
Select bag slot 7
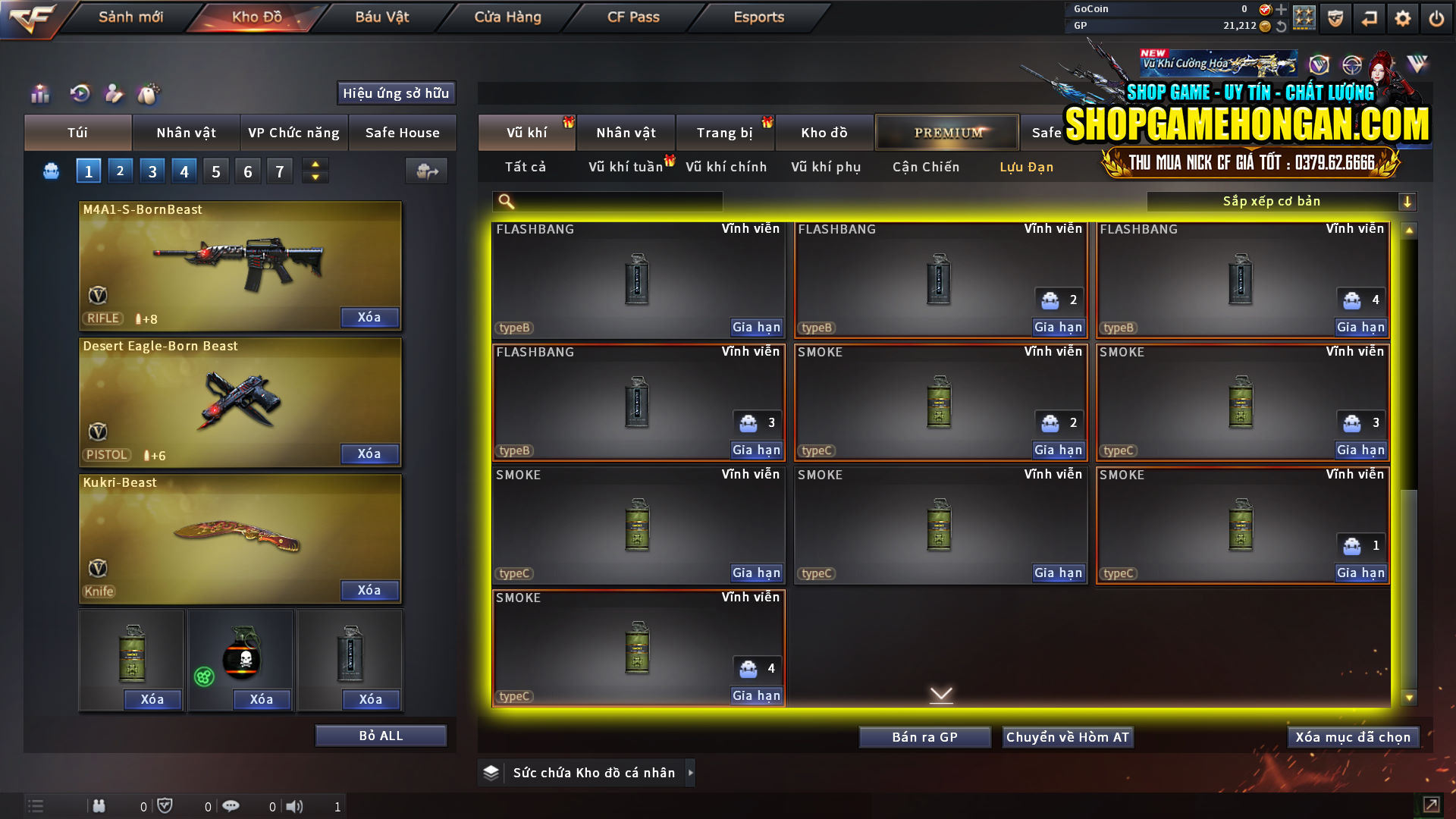[279, 171]
